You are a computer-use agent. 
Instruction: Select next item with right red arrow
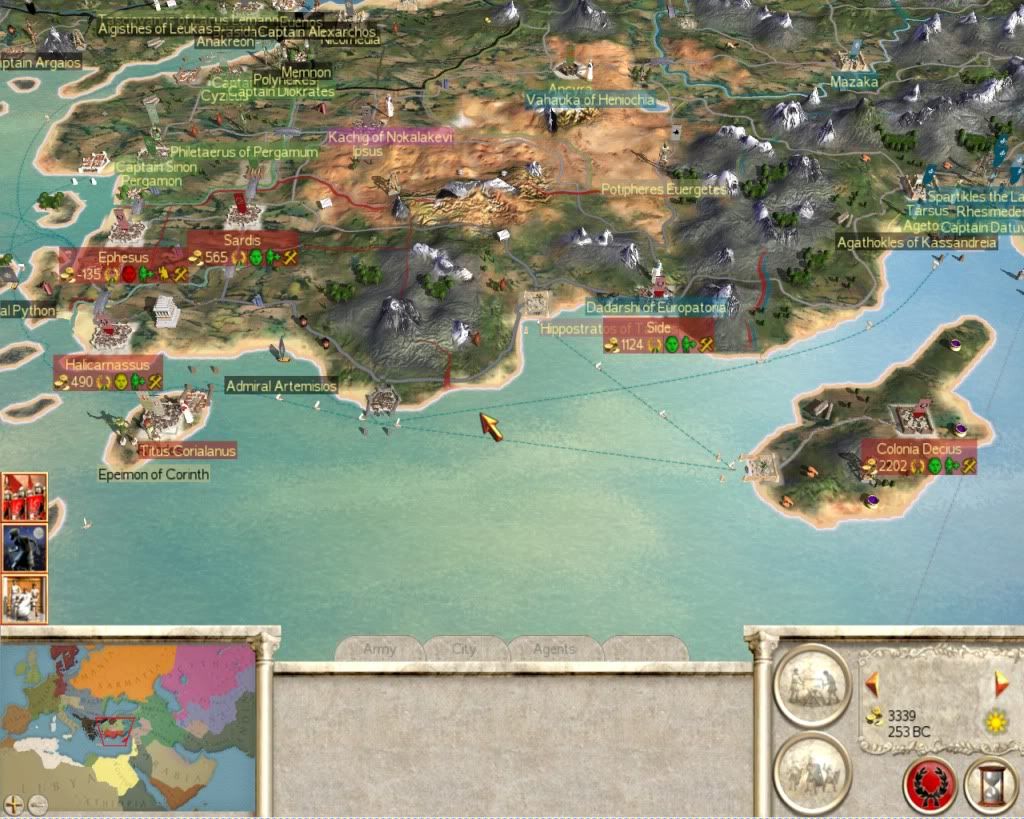click(1001, 684)
